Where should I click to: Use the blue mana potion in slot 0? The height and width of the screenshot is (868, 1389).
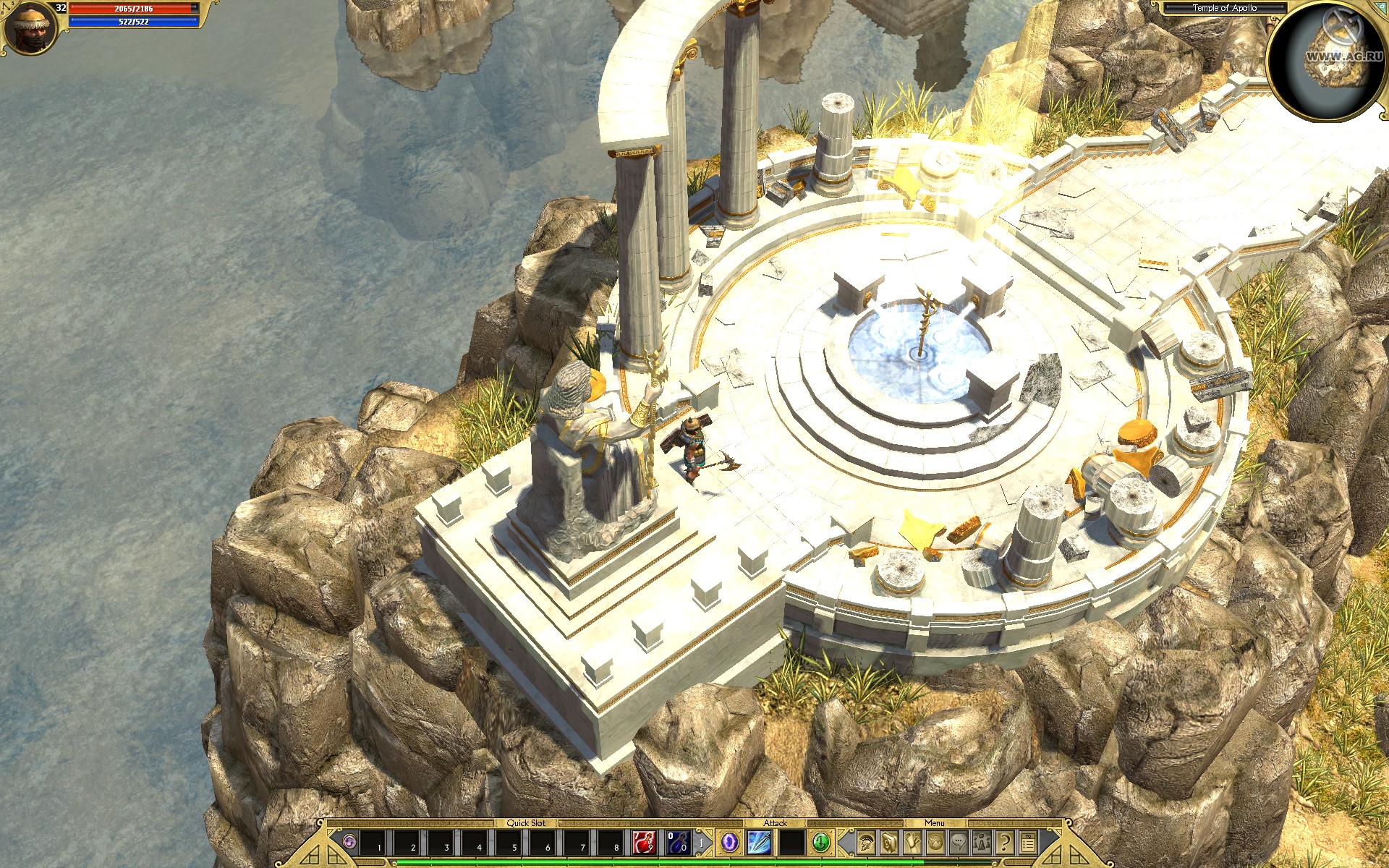(x=679, y=843)
